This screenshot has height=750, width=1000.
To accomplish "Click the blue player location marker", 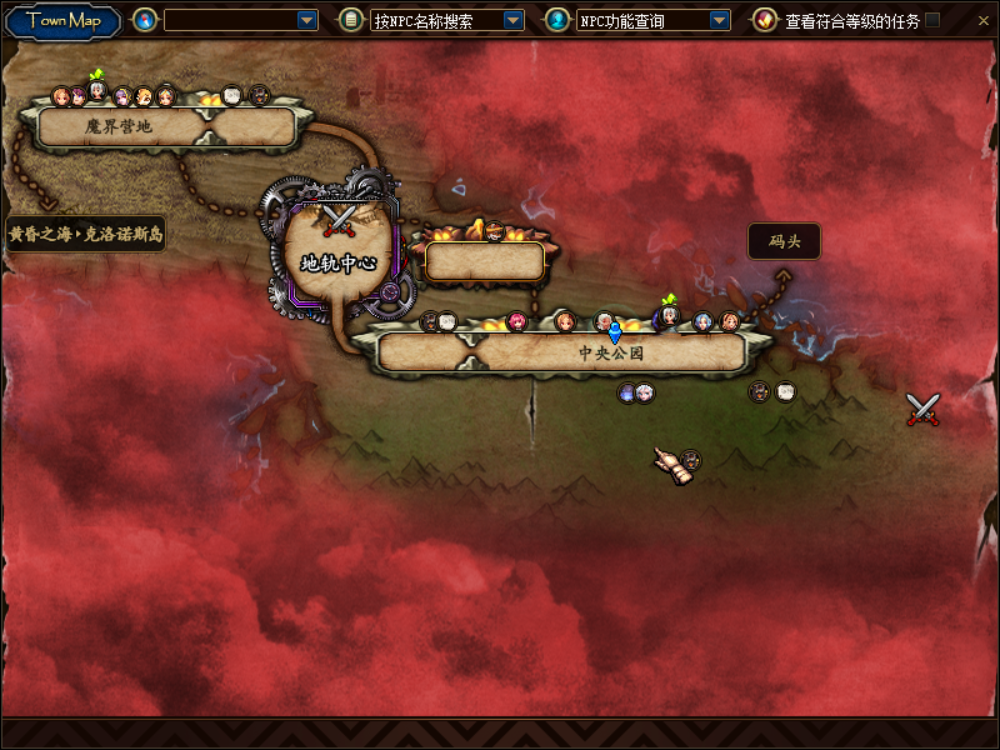I will 615,332.
